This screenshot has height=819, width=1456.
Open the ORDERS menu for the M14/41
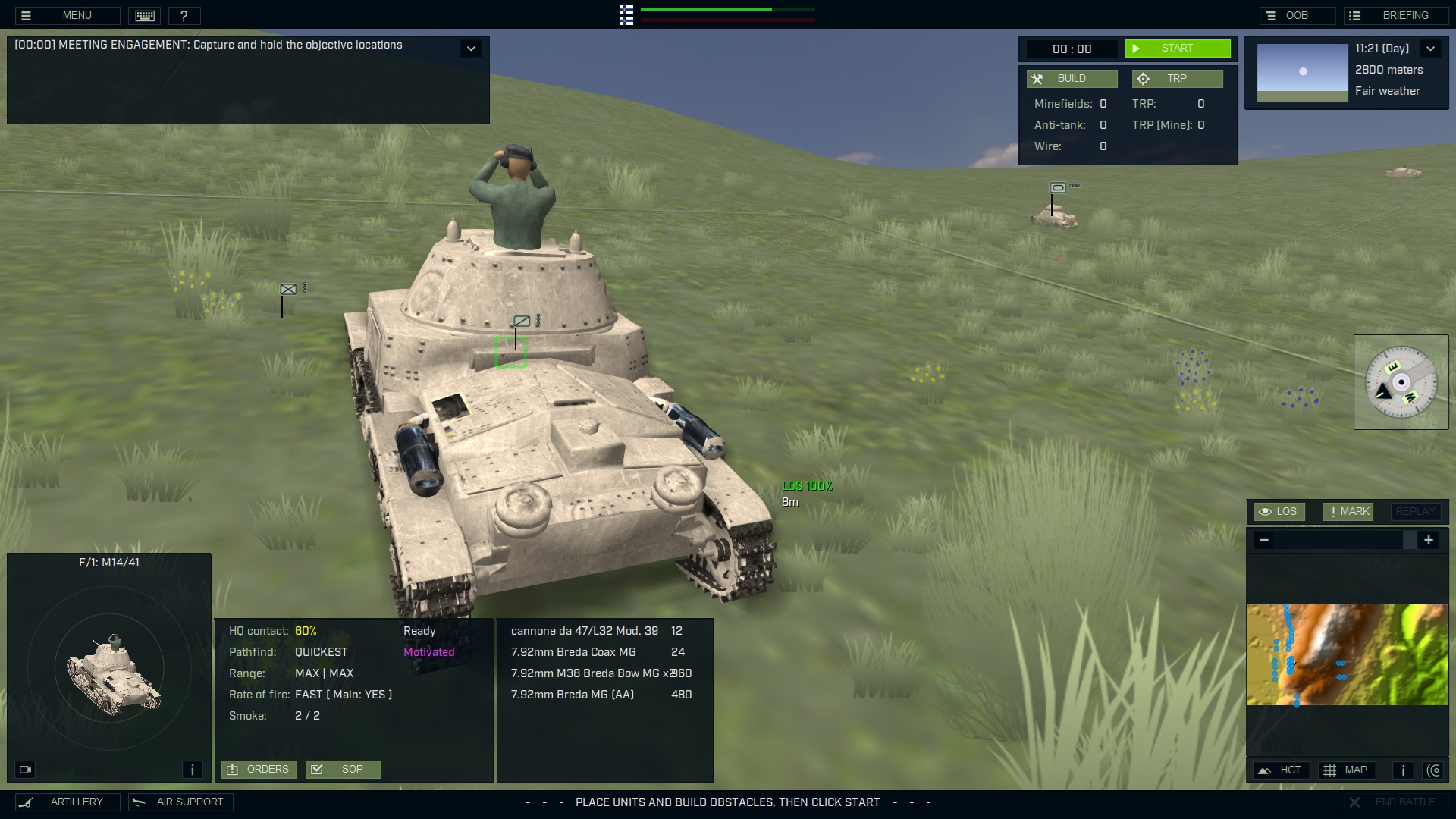click(x=259, y=770)
